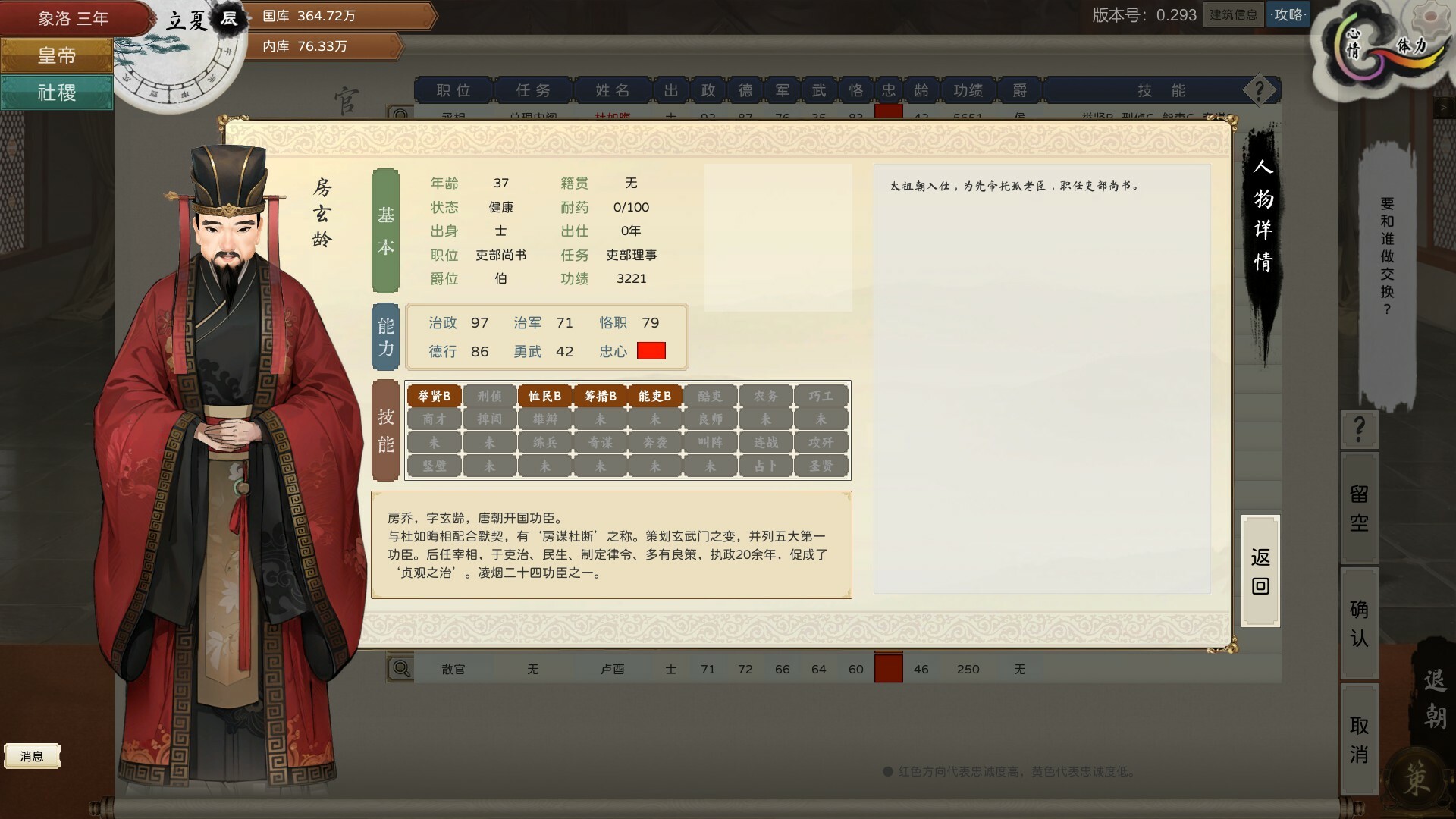Switch to the 社稷 tab
Viewport: 1456px width, 819px height.
pyautogui.click(x=56, y=92)
